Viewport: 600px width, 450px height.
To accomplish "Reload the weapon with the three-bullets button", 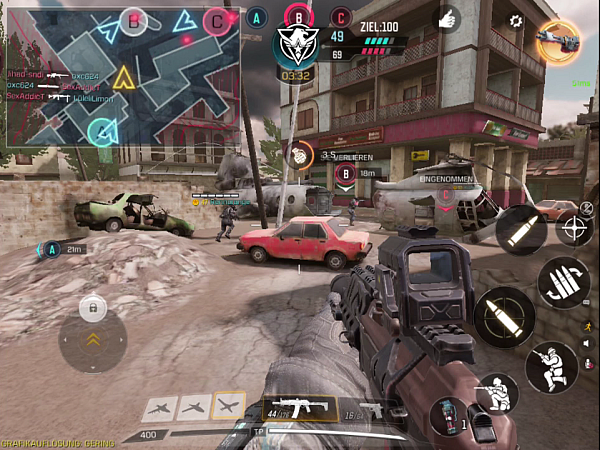I will click(x=563, y=283).
